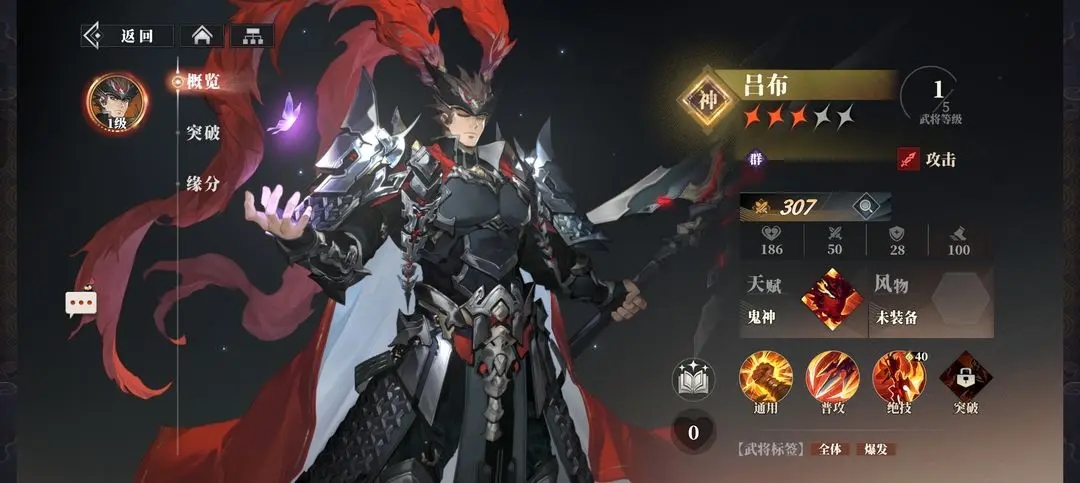Screen dimensions: 1080x483
Task: Open the hierarchy tree menu icon
Action: (x=252, y=36)
